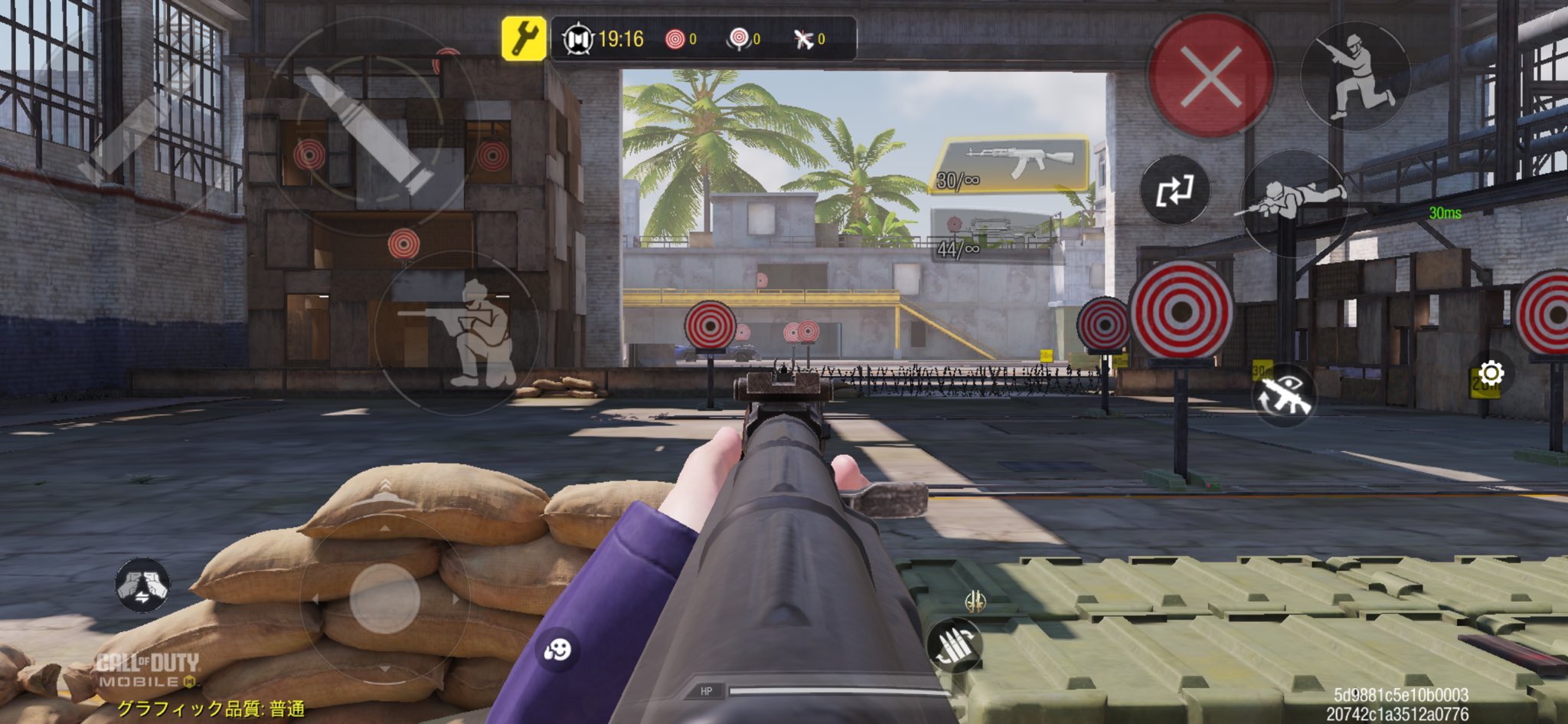1568x724 pixels.
Task: Tap the small icon above reload button
Action: coord(975,601)
